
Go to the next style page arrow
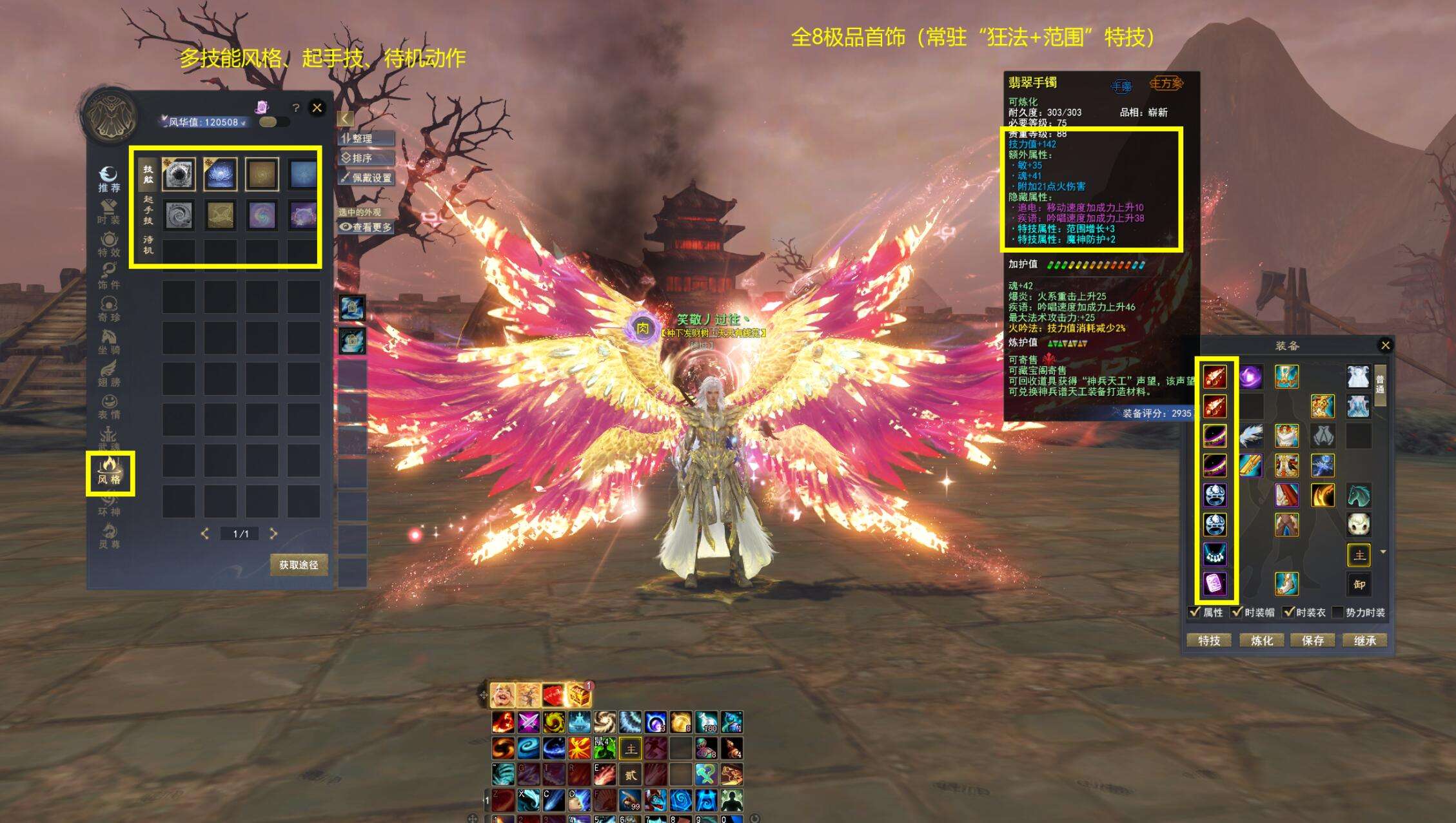[273, 534]
